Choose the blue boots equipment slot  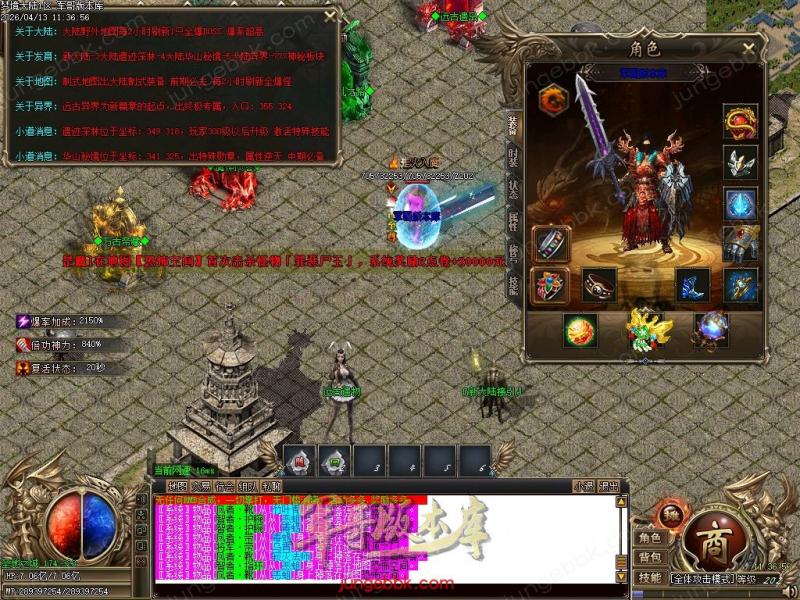click(692, 284)
